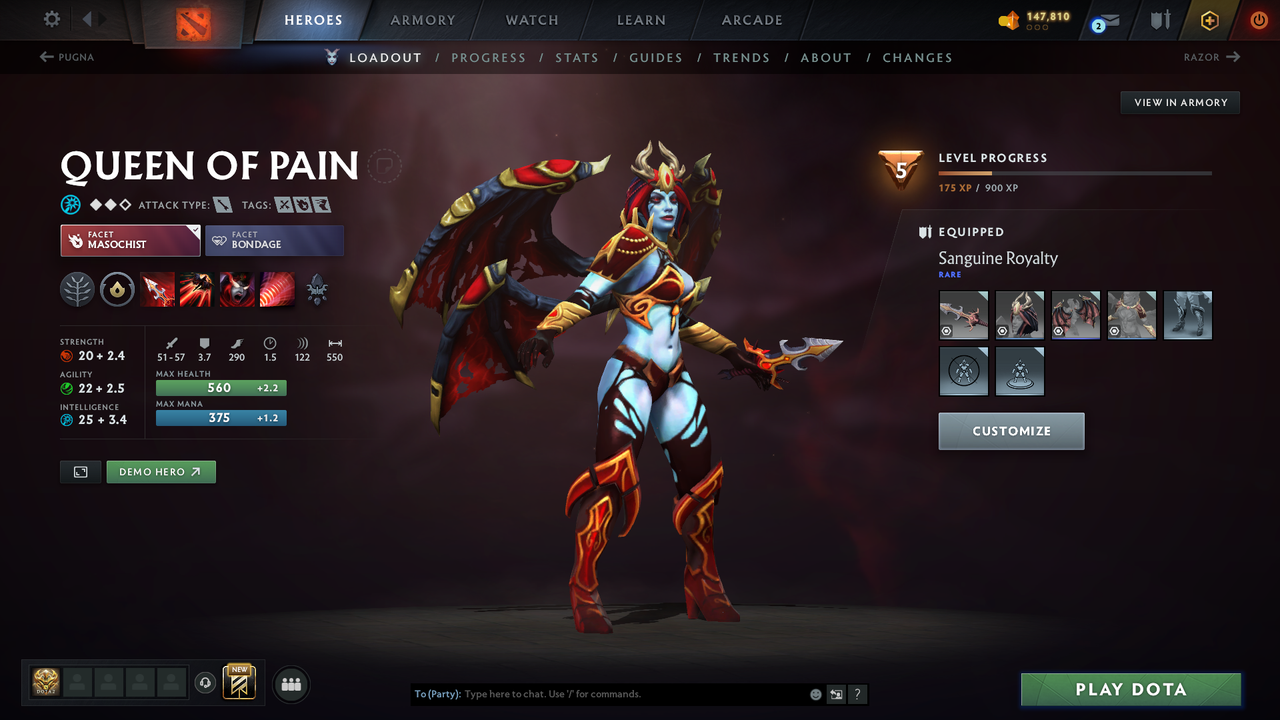Click the DEMO HERO button

tap(160, 471)
